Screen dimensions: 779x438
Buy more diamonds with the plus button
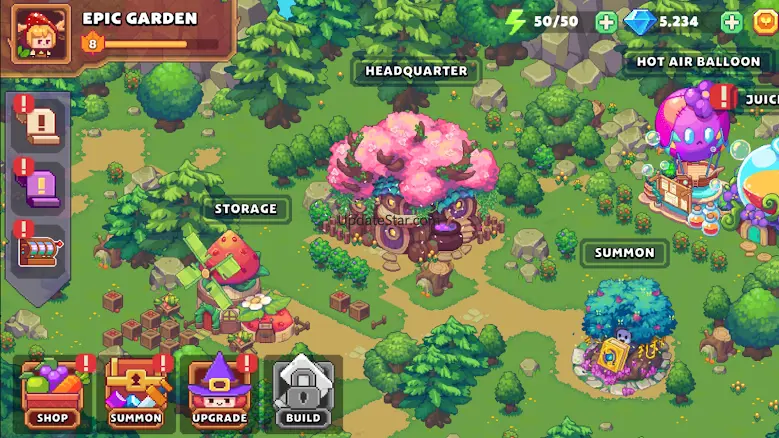[732, 22]
